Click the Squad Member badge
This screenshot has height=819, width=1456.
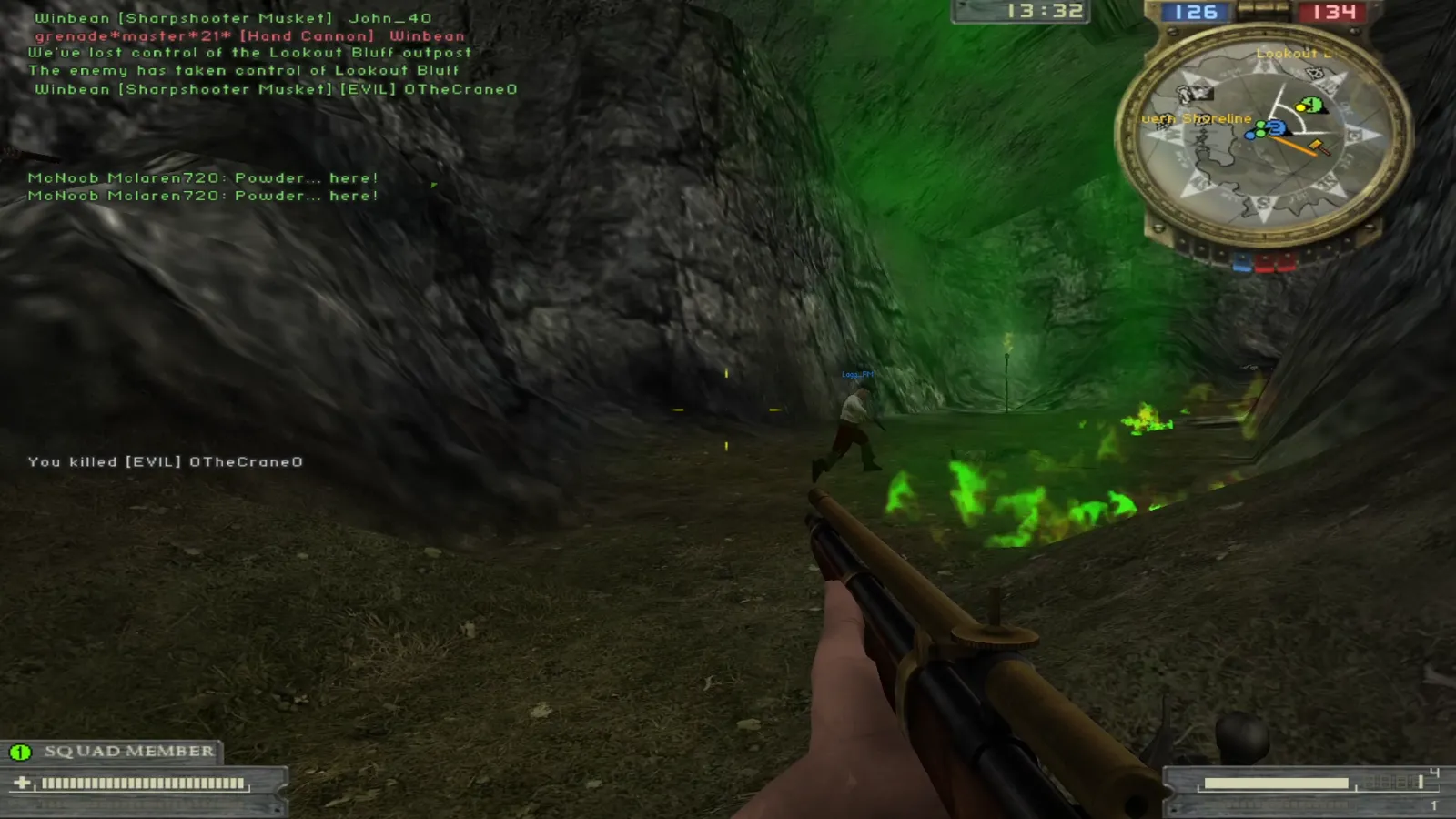(111, 752)
